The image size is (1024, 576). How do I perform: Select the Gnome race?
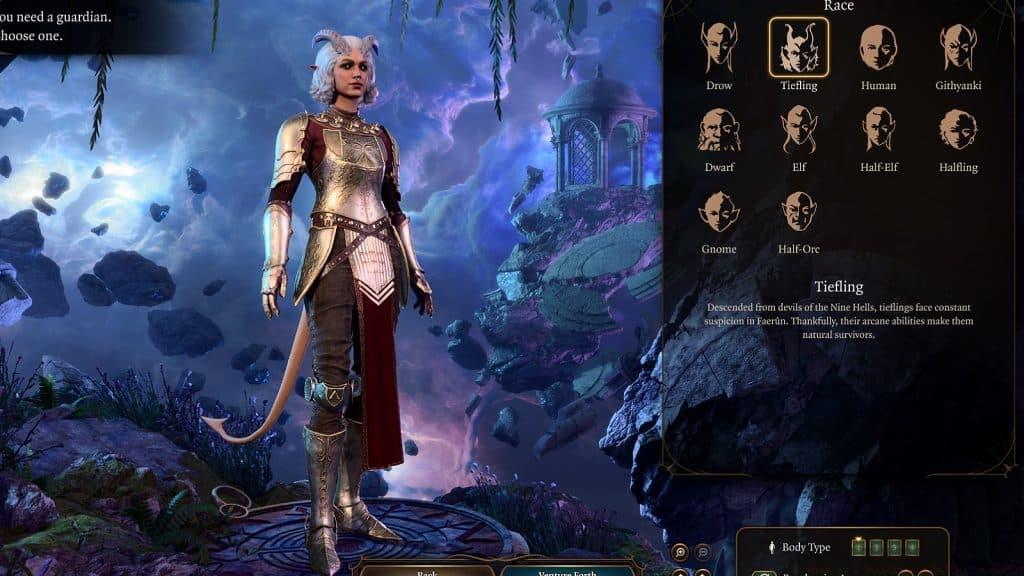(719, 212)
